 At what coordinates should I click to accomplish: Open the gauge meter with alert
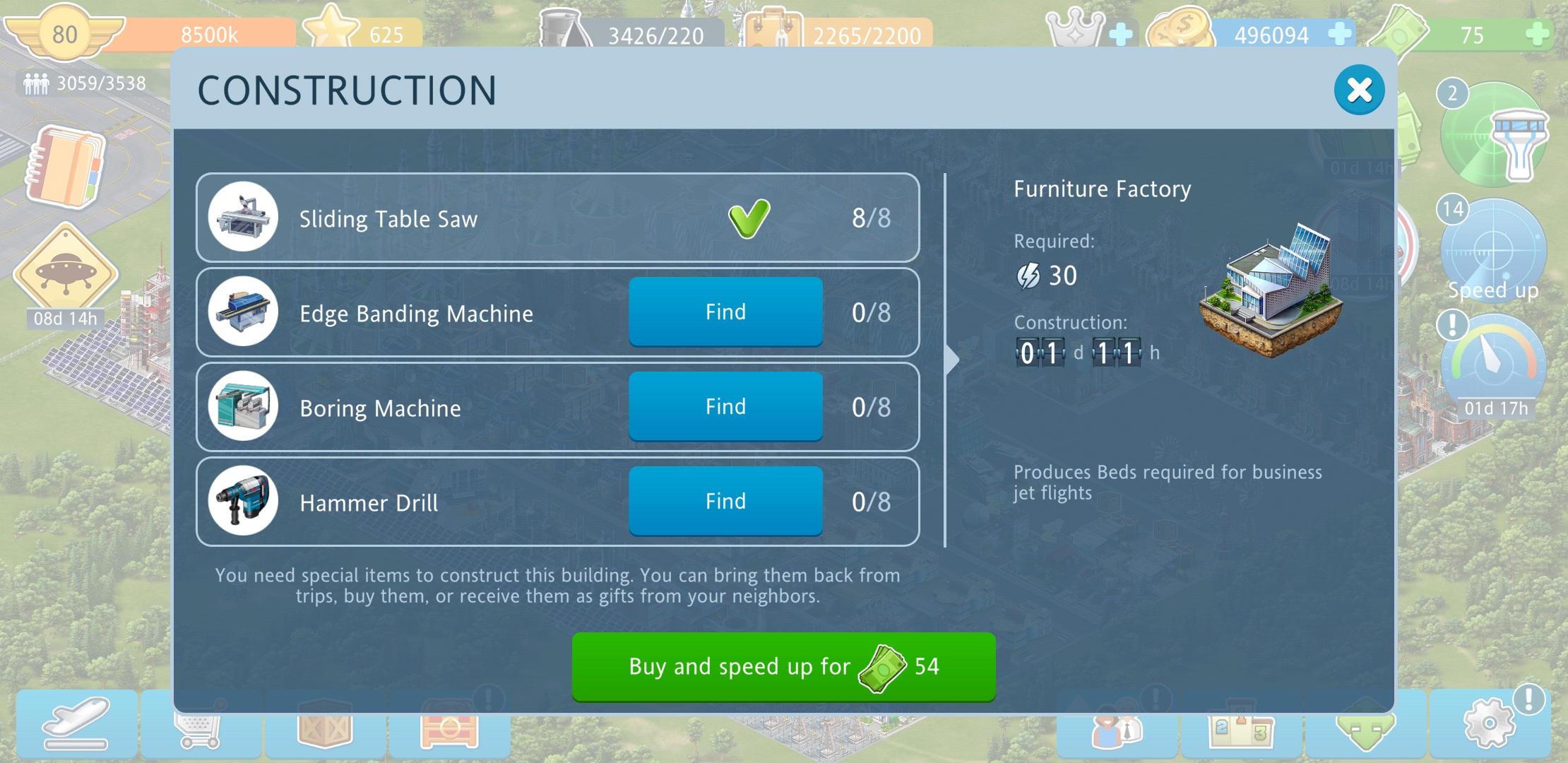tap(1493, 359)
